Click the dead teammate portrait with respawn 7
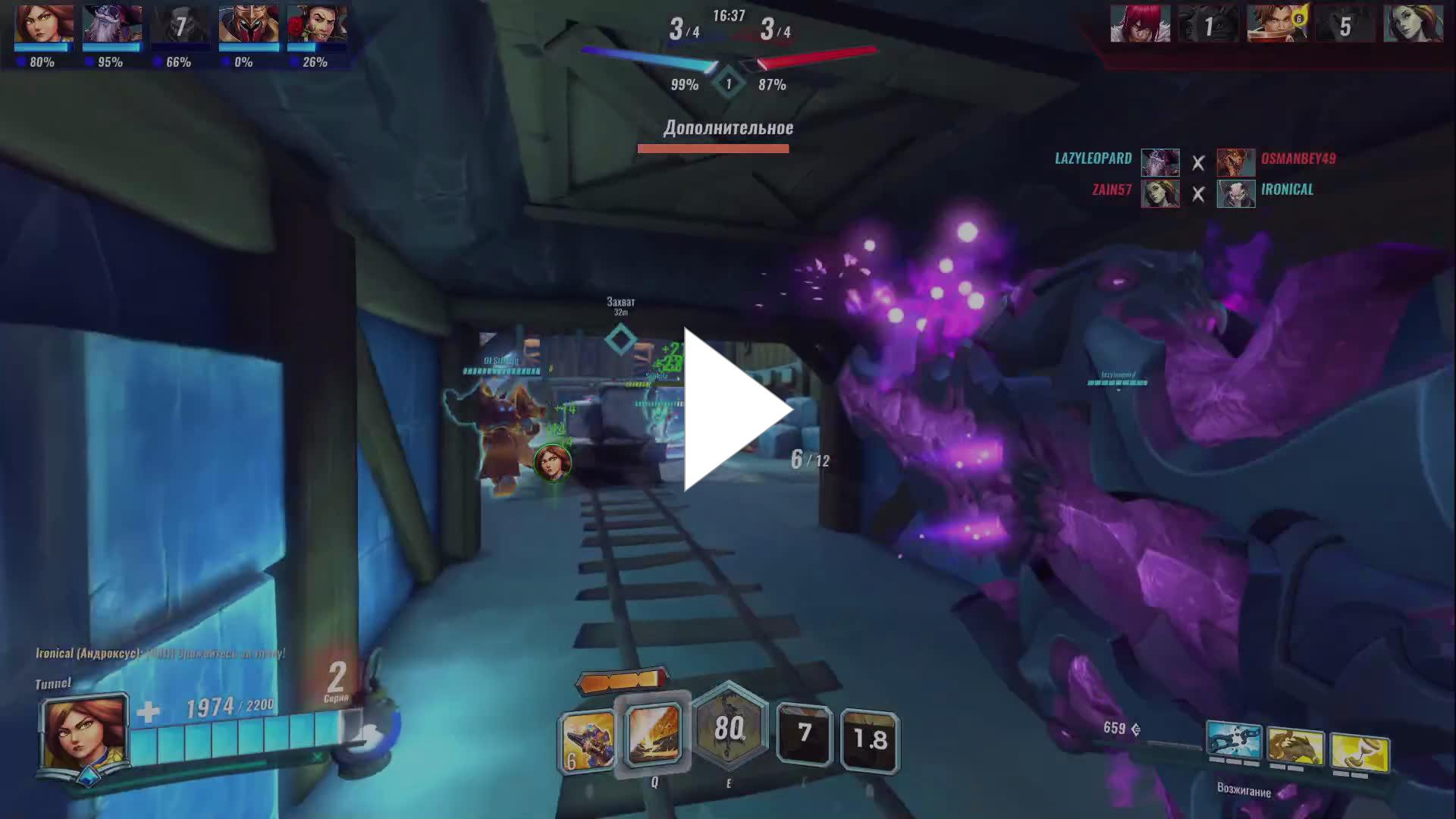 (180, 26)
